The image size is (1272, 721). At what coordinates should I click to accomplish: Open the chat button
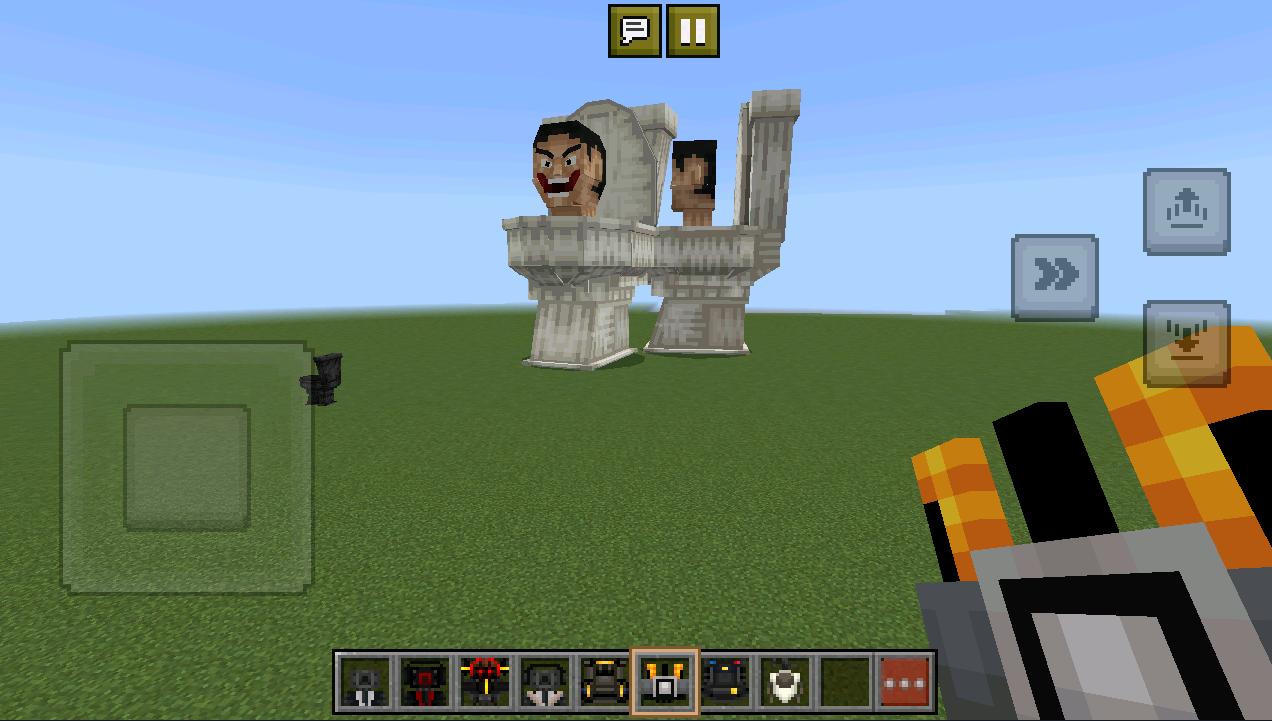[x=635, y=31]
